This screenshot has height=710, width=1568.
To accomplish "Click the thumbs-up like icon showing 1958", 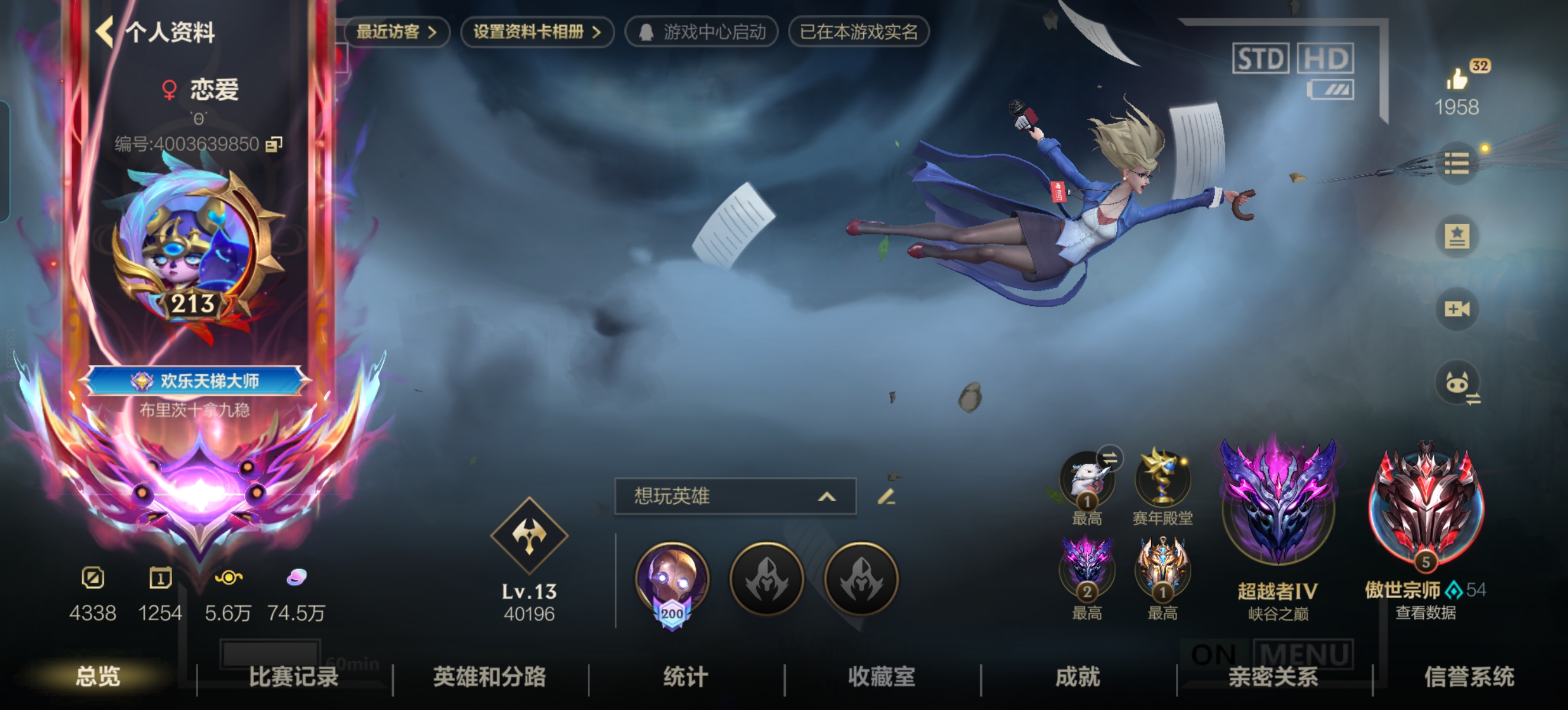I will click(1457, 80).
